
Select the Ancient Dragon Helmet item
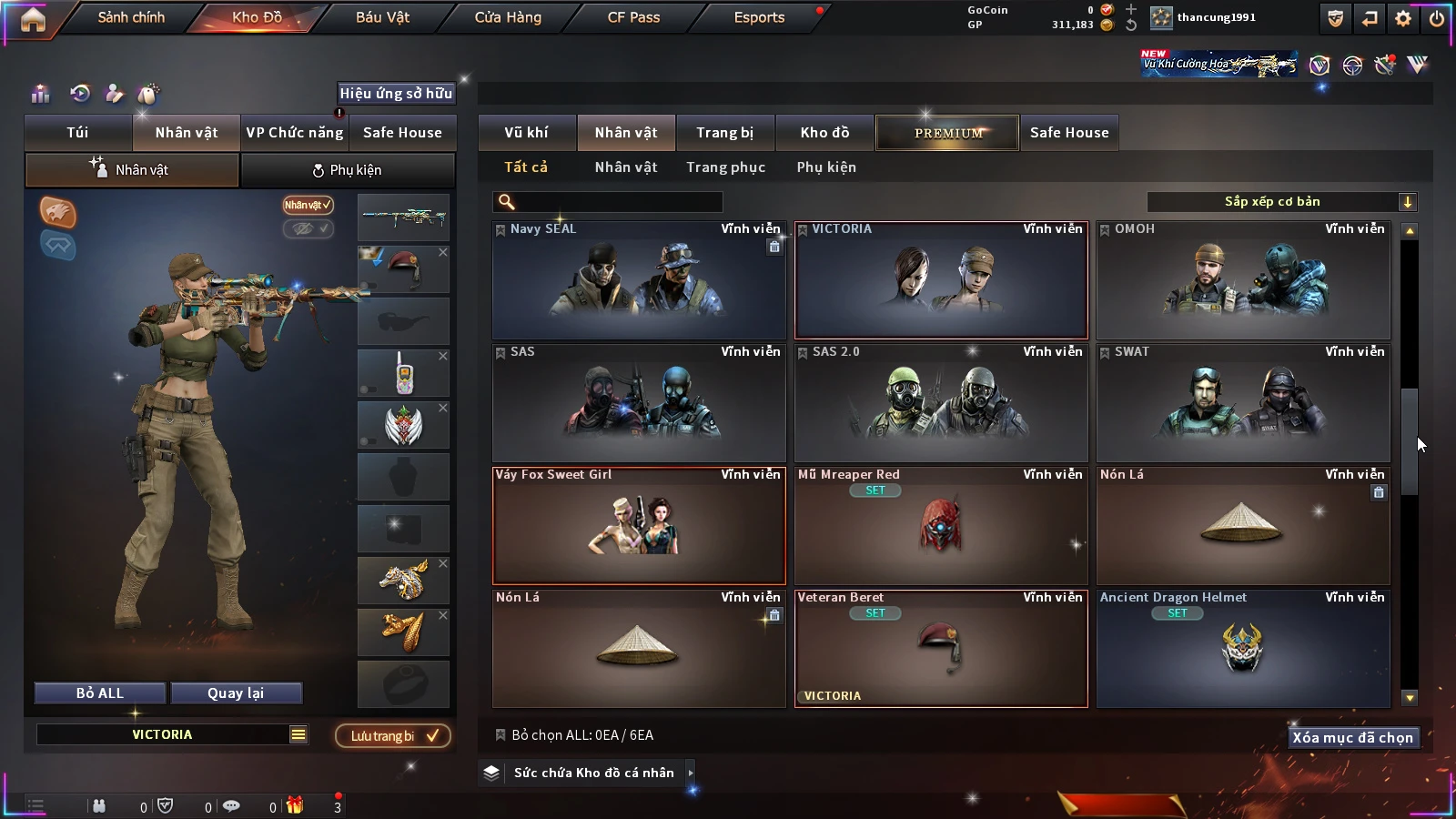click(x=1242, y=649)
